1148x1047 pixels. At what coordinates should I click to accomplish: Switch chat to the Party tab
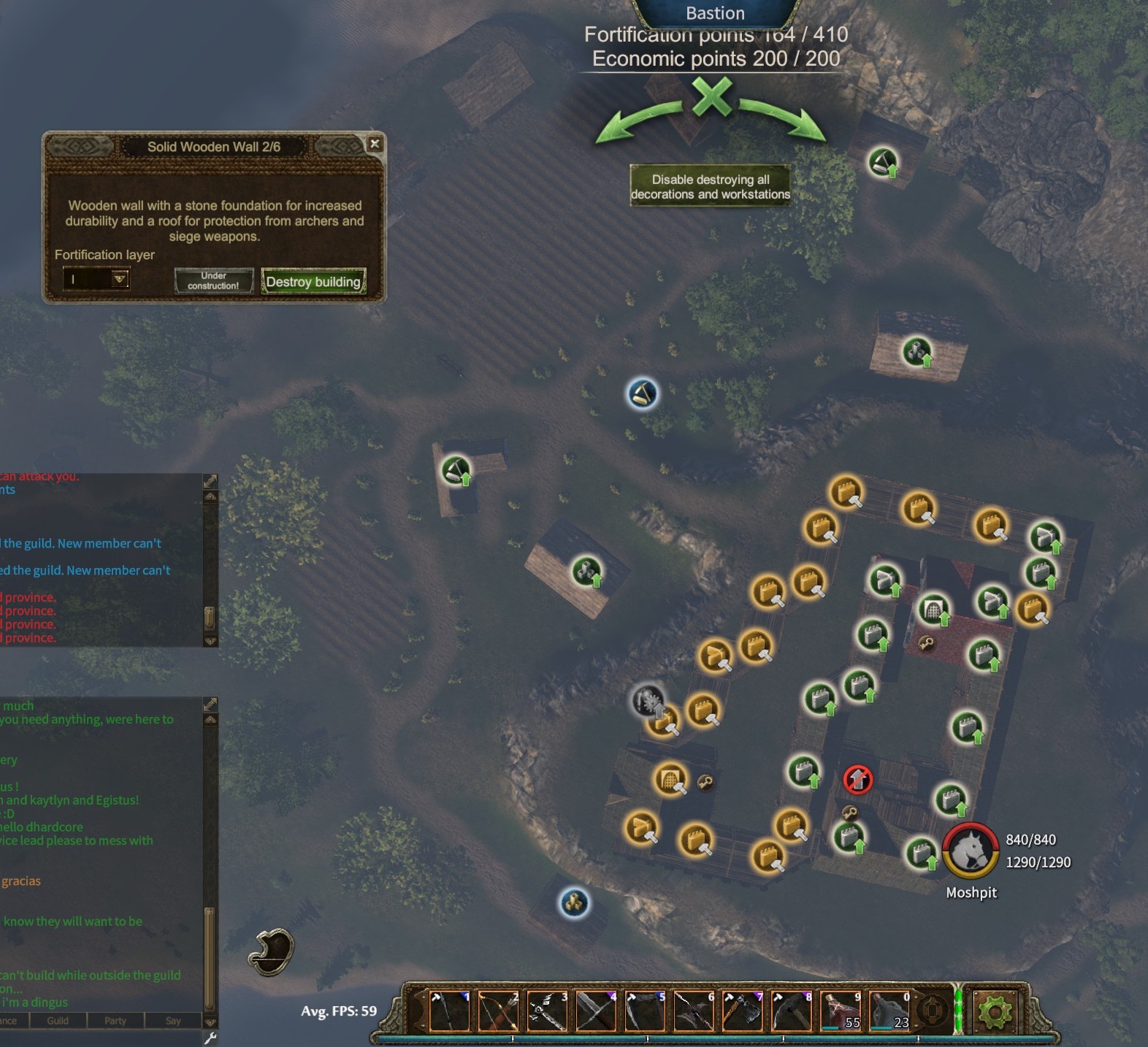115,1021
